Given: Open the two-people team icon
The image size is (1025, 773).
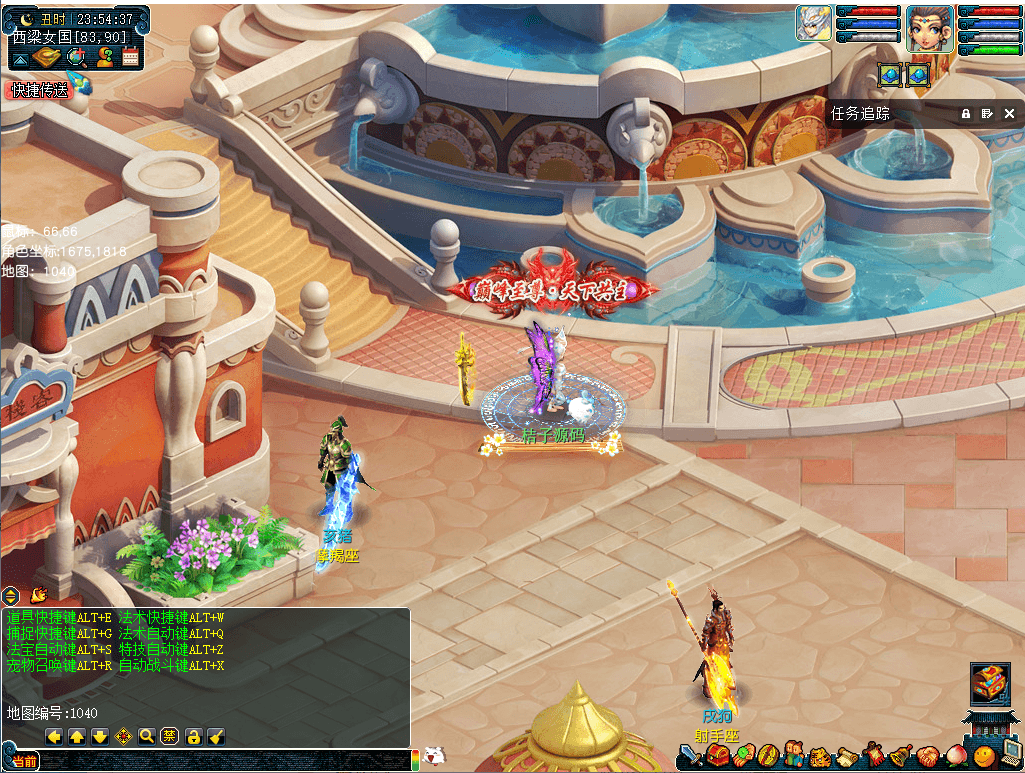Looking at the screenshot, I should pyautogui.click(x=793, y=756).
